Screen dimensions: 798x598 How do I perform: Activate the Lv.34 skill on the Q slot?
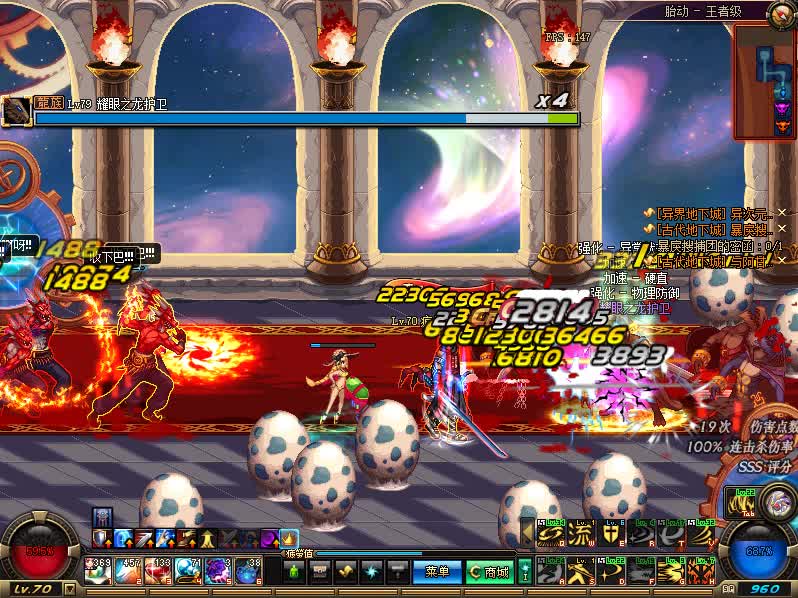click(x=551, y=535)
